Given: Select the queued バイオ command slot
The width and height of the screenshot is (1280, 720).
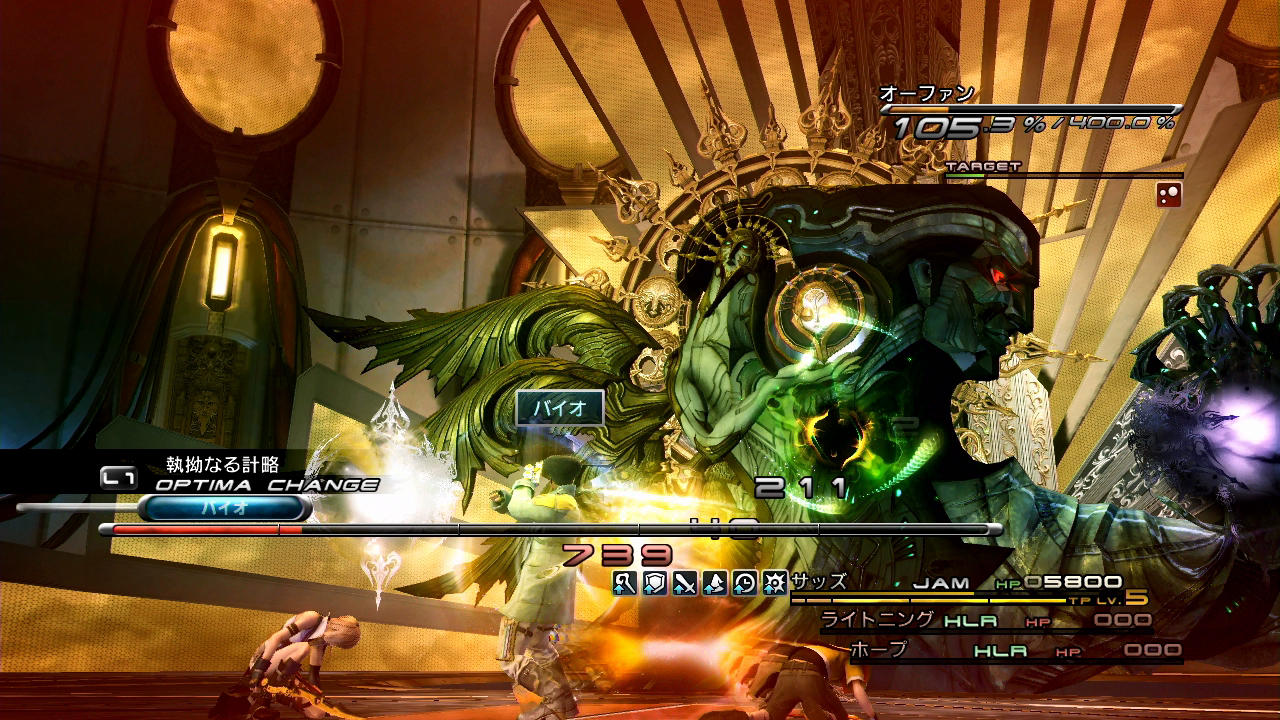Looking at the screenshot, I should [224, 508].
